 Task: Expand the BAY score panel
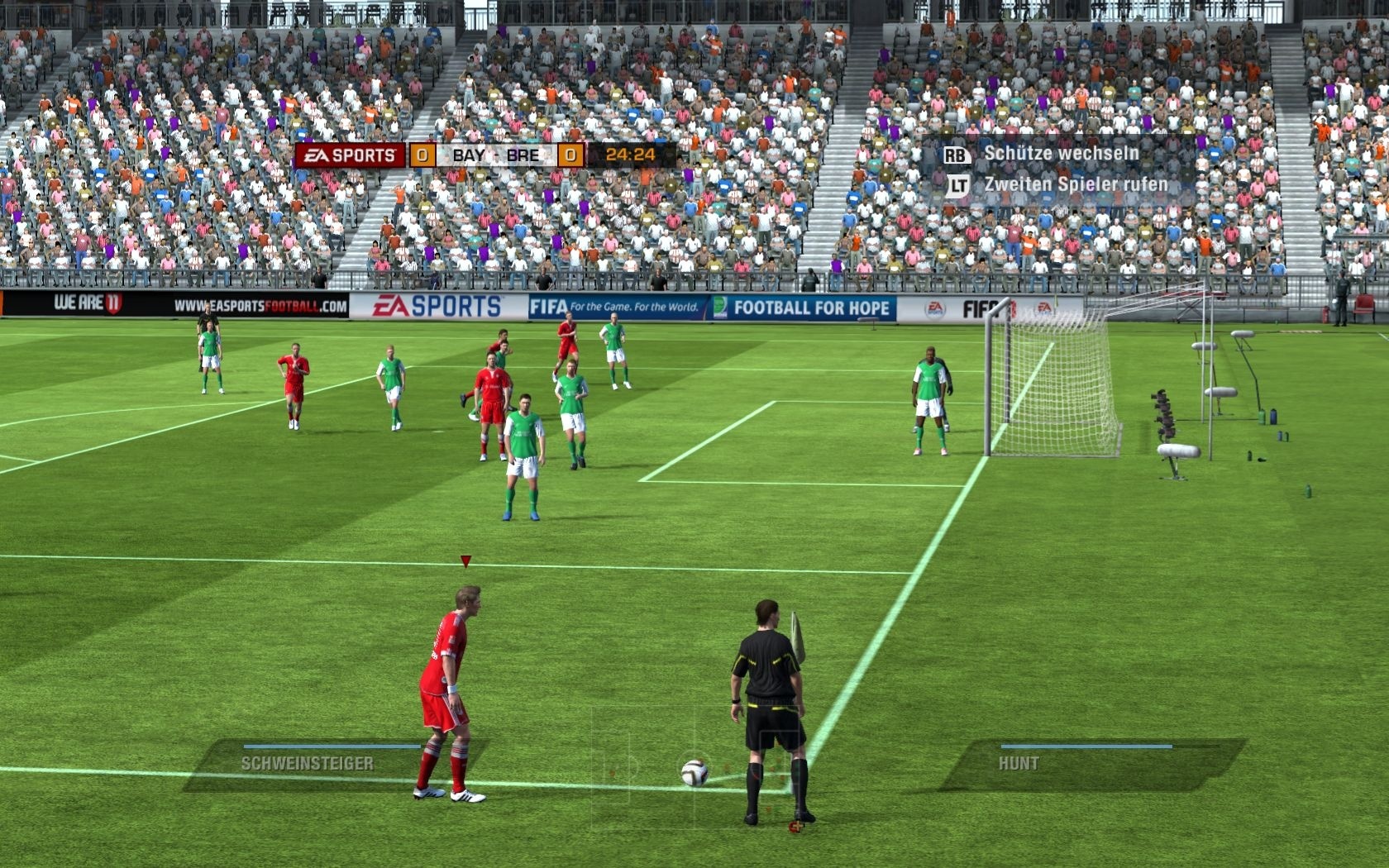[x=423, y=155]
